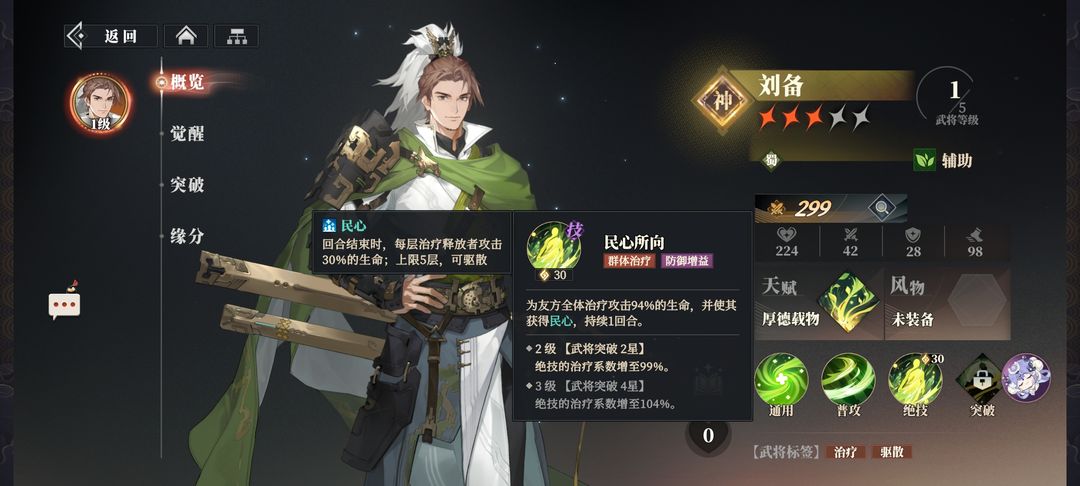Tap the locked 突破 skill icon

[981, 380]
